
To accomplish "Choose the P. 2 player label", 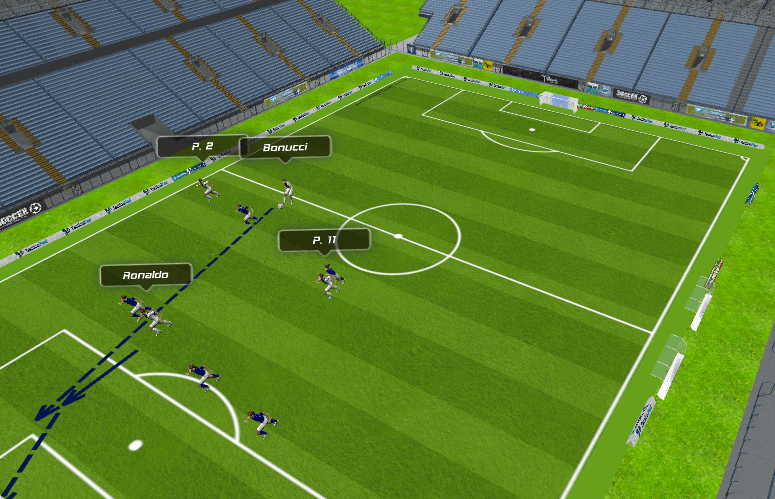I will (200, 147).
